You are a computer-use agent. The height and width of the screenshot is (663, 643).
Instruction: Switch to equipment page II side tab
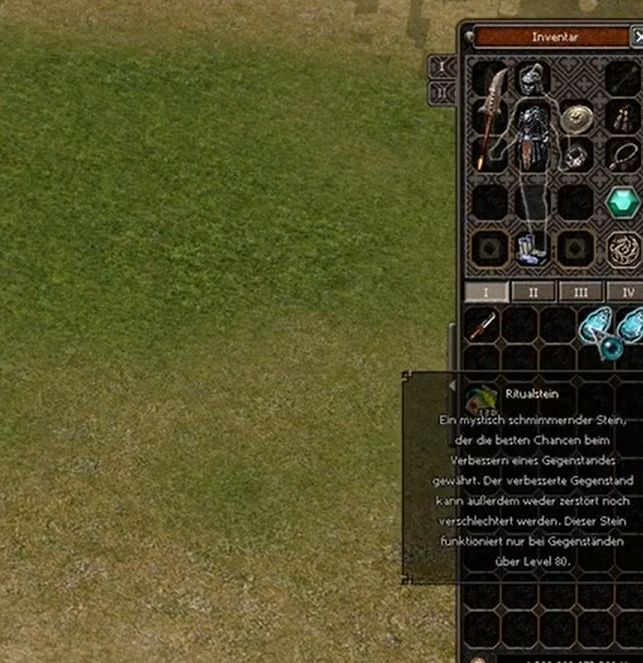pyautogui.click(x=441, y=93)
